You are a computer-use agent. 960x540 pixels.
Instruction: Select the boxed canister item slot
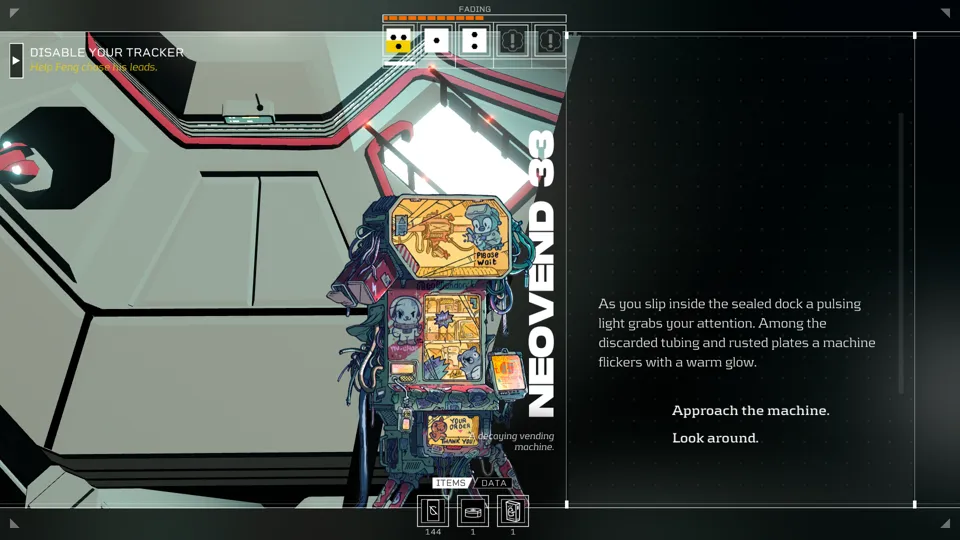coord(513,511)
